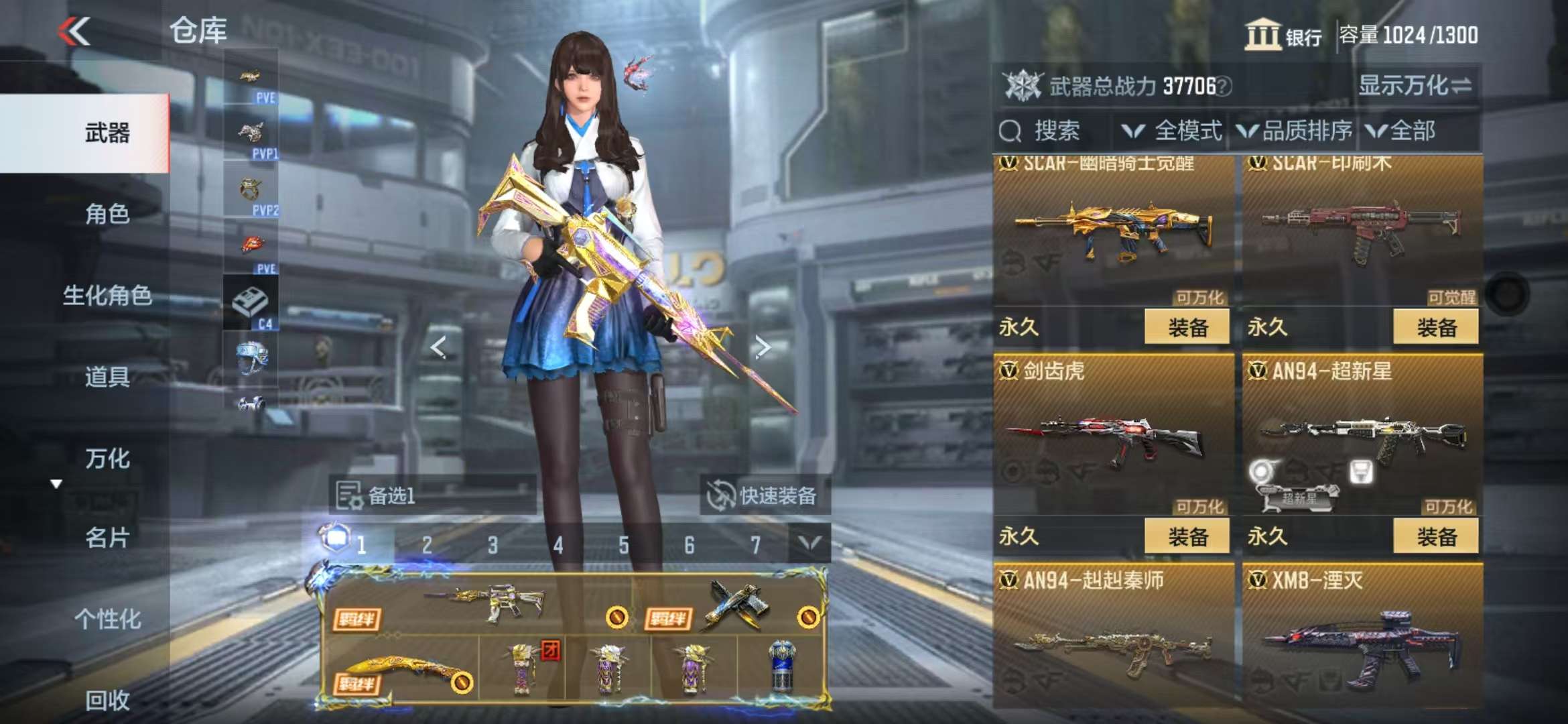Activate 快速装备 quick equip
This screenshot has height=724, width=1568.
(x=765, y=496)
